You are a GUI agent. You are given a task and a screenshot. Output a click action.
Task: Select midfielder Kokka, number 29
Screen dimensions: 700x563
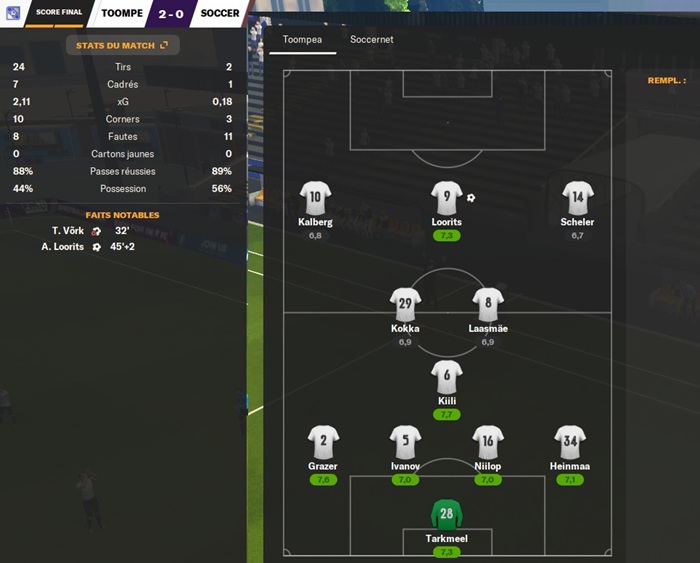click(405, 305)
